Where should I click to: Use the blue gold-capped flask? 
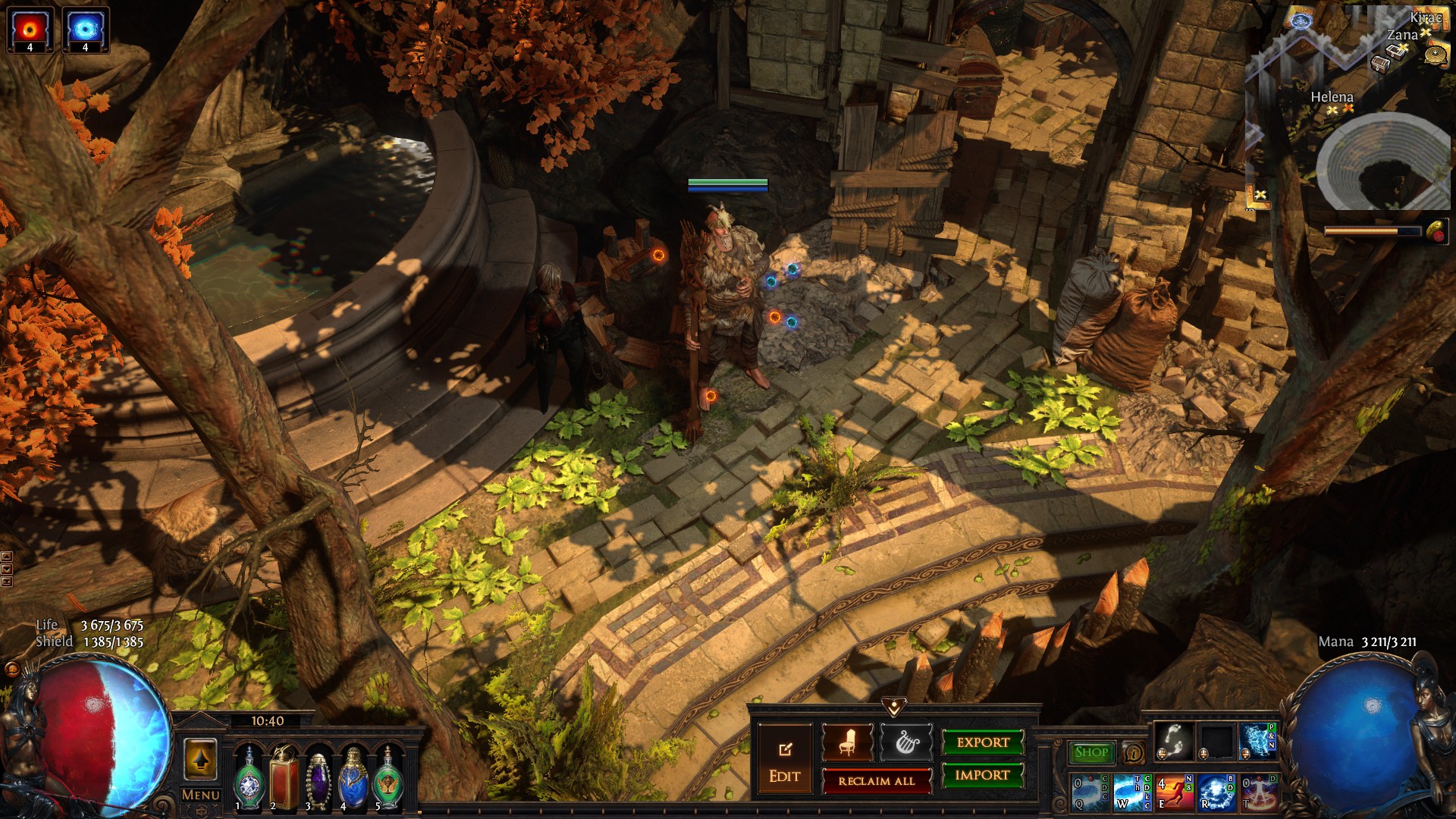click(353, 777)
